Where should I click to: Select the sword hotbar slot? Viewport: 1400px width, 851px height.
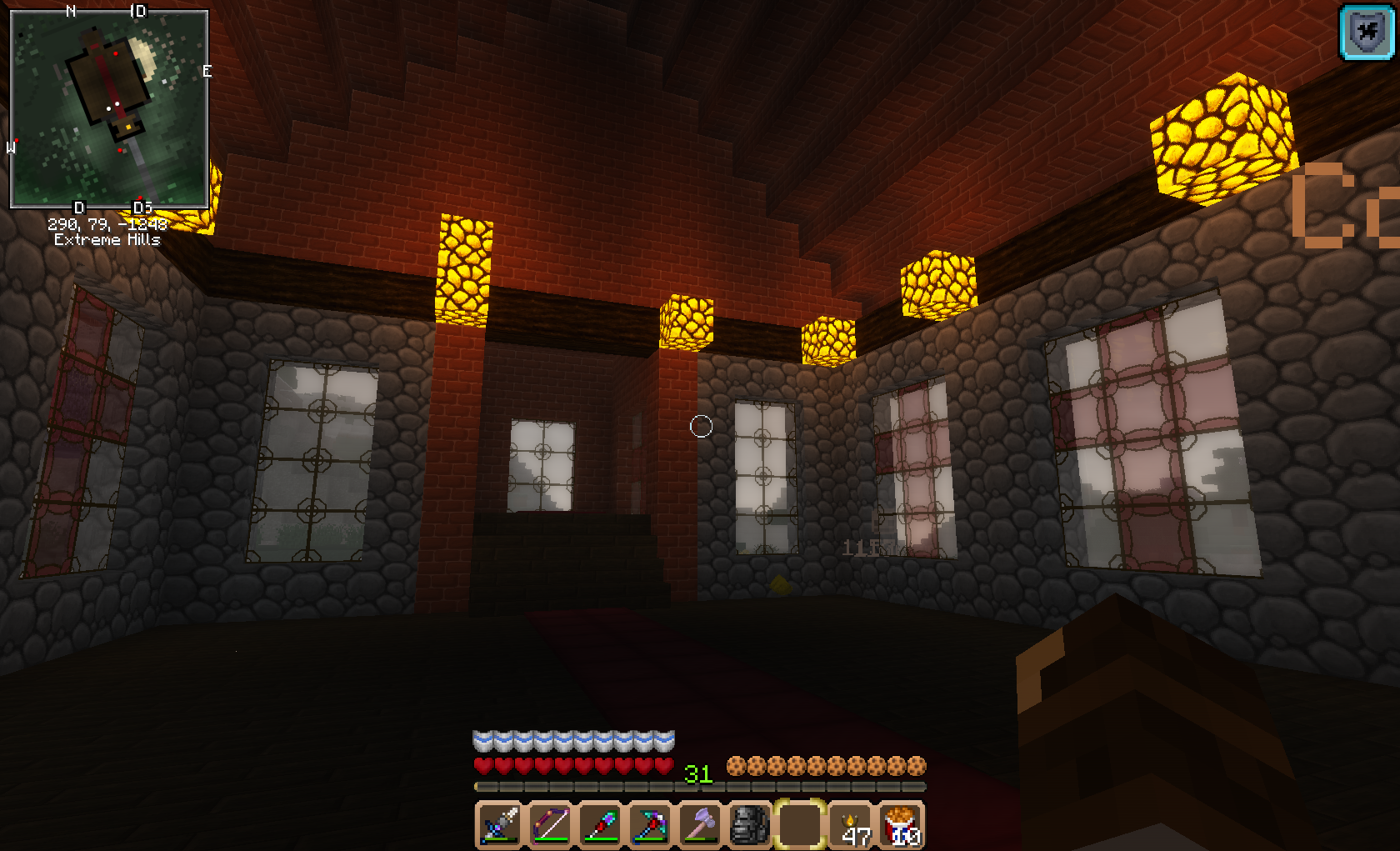[x=500, y=825]
